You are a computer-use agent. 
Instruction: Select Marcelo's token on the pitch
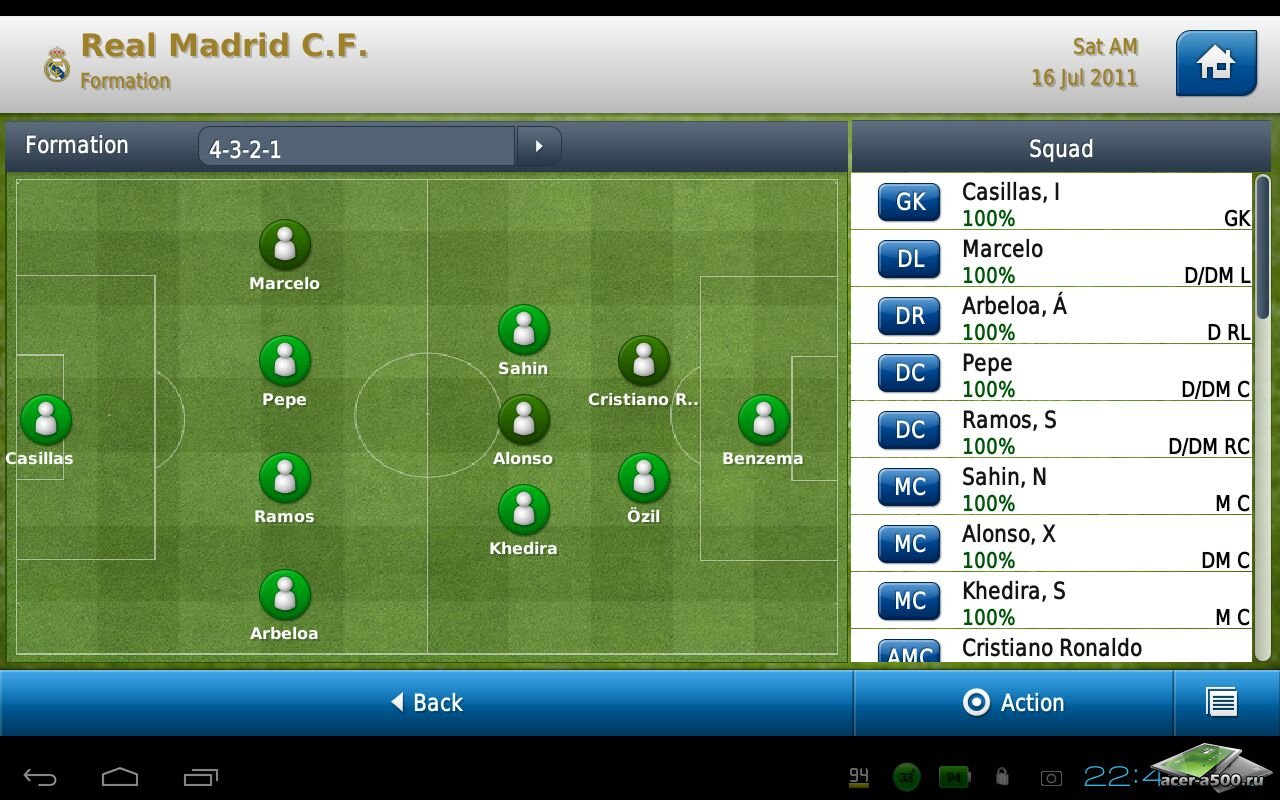pos(285,245)
